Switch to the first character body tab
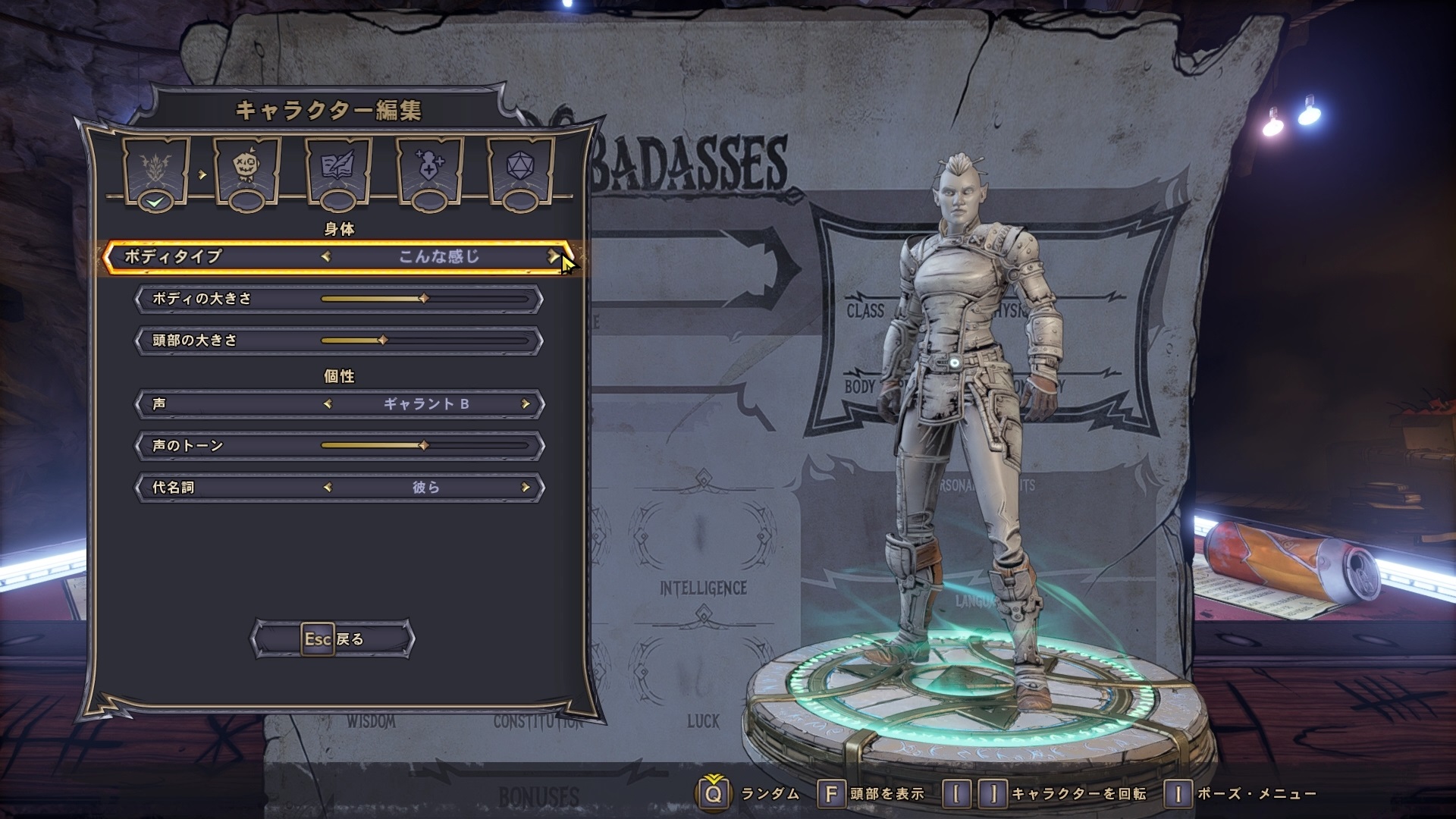Screen dimensions: 1456x819 157,169
